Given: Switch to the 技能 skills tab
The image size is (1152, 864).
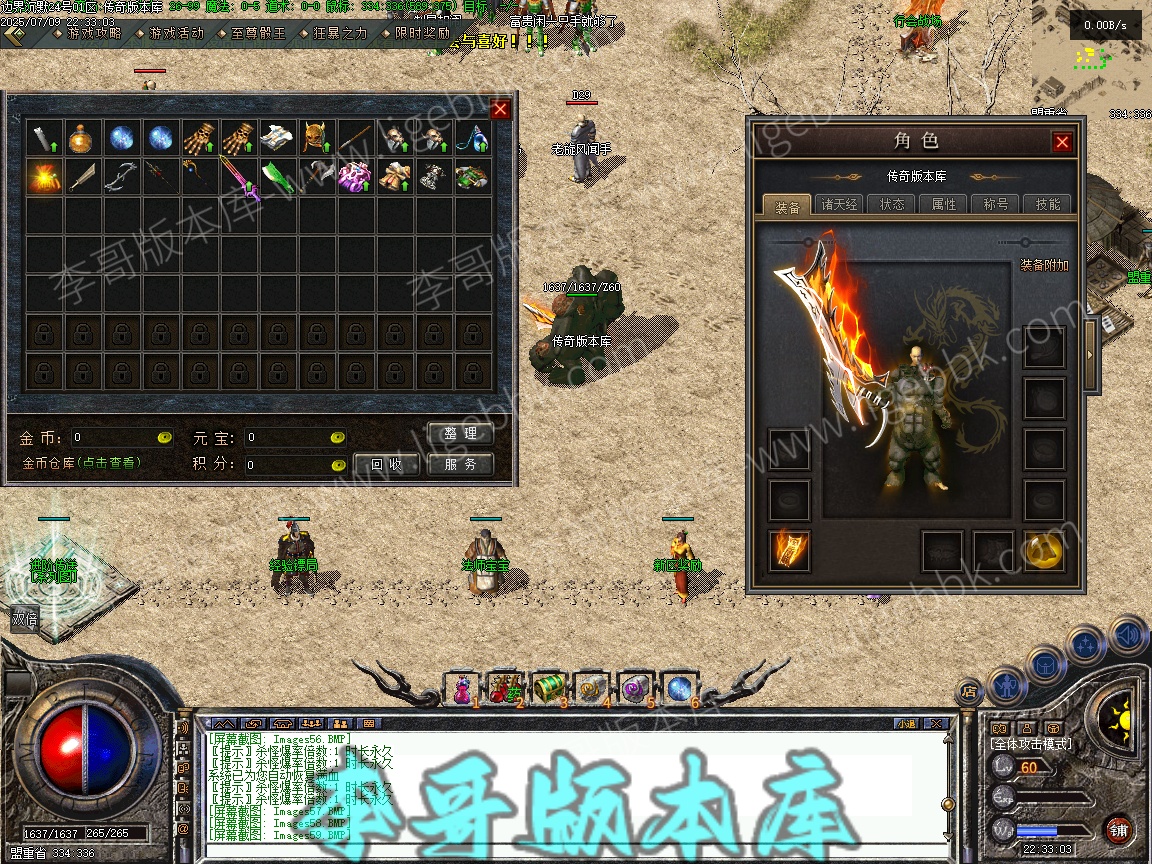Looking at the screenshot, I should [x=1048, y=204].
